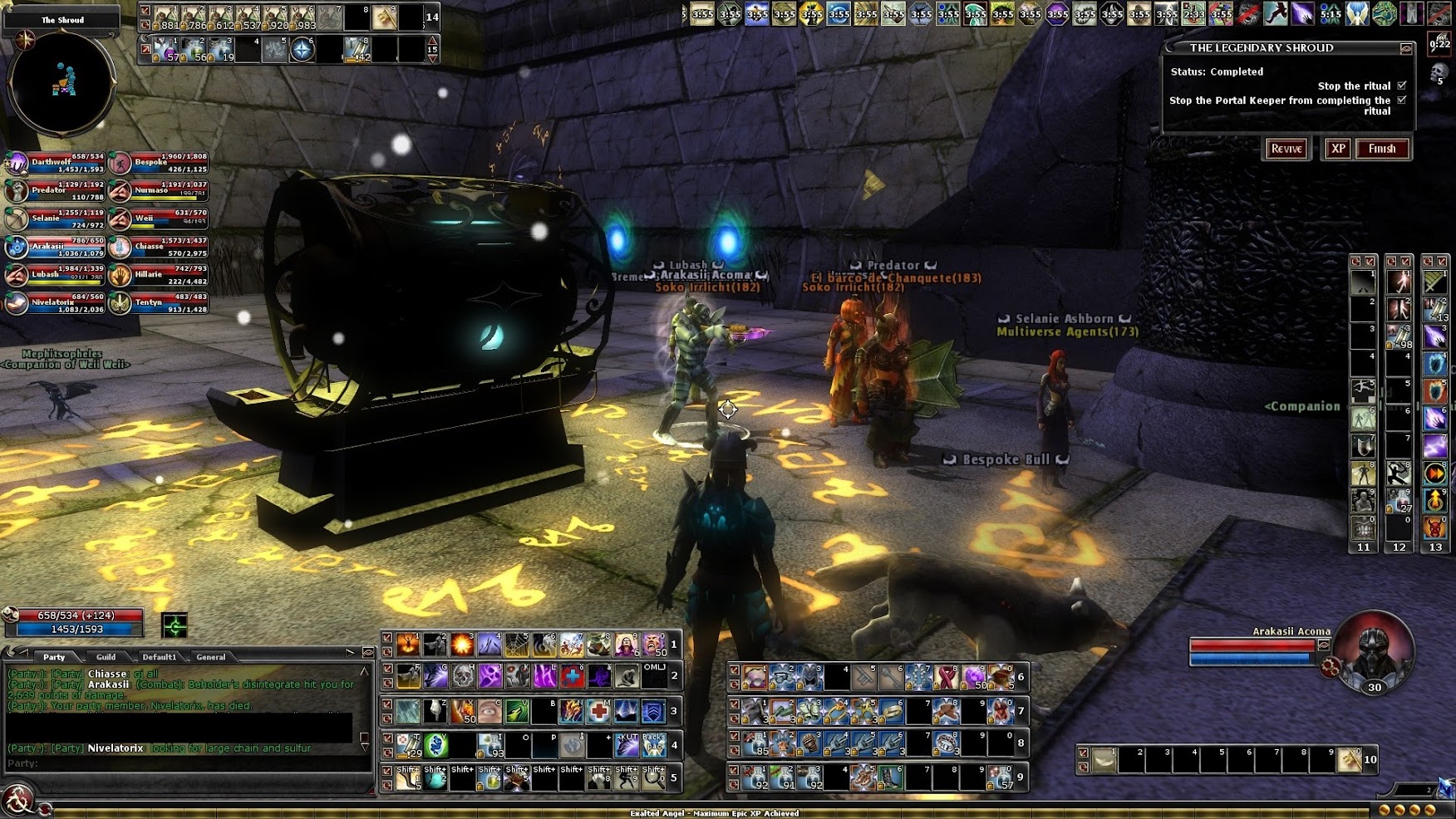This screenshot has width=1456, height=819.
Task: Choose Predator in the party list
Action: [17, 191]
